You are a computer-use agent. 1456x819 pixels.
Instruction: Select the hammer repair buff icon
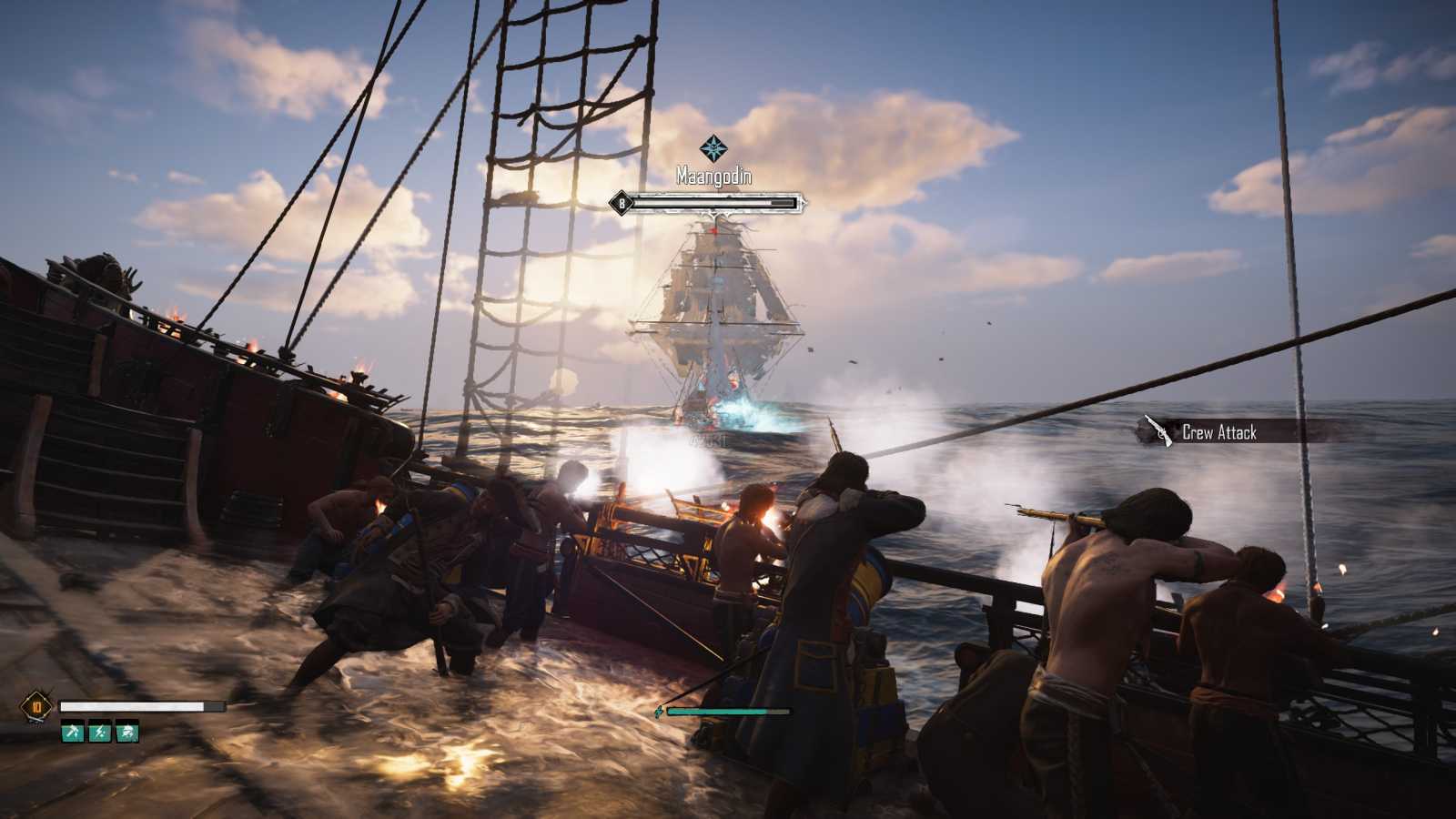coord(73,731)
